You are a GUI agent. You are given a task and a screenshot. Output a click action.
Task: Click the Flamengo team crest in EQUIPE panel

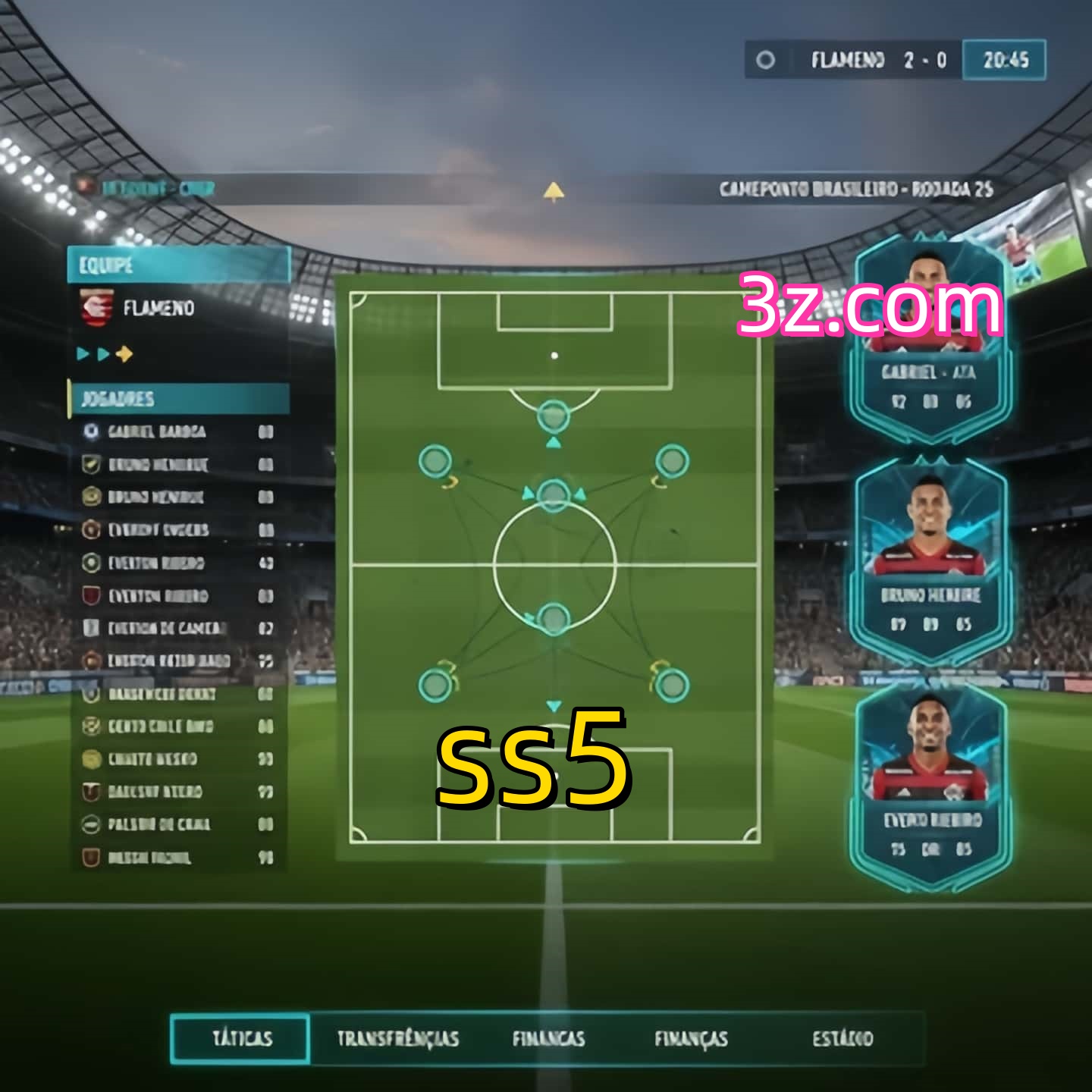(95, 308)
